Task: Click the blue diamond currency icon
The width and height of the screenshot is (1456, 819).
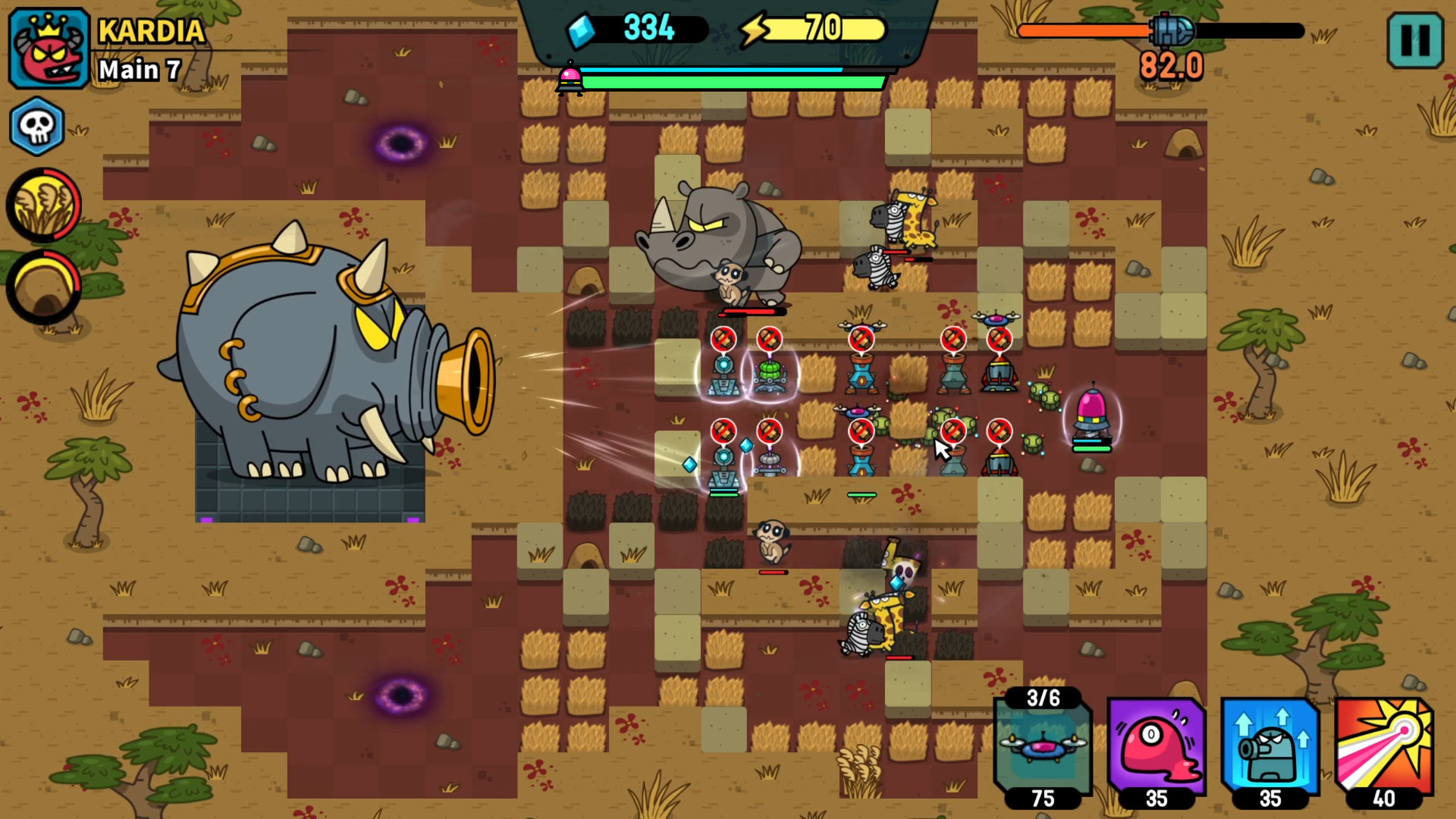Action: (579, 28)
